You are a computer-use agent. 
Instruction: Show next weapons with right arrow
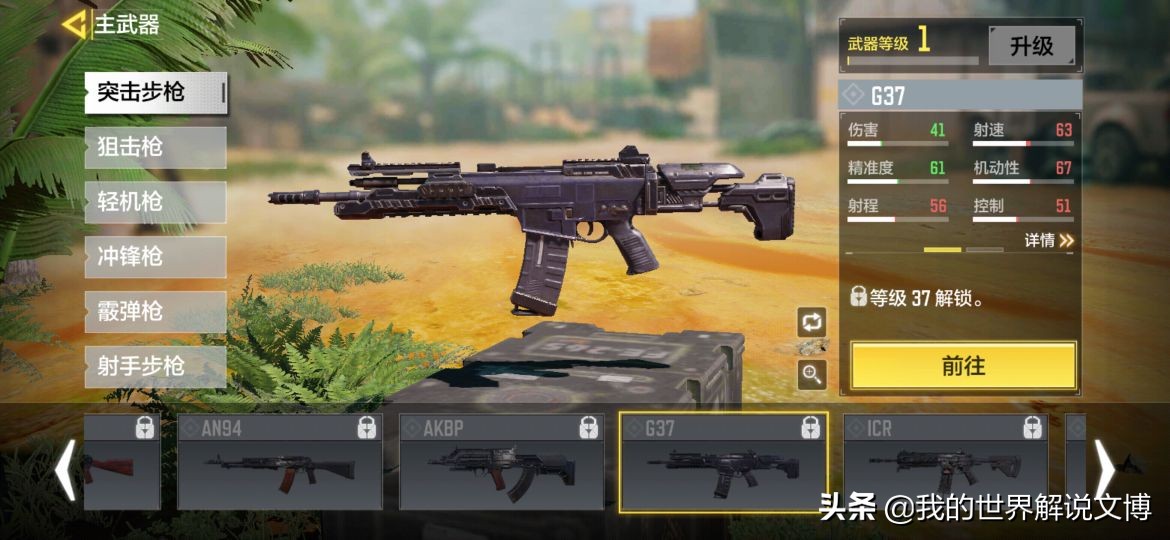pyautogui.click(x=1105, y=468)
